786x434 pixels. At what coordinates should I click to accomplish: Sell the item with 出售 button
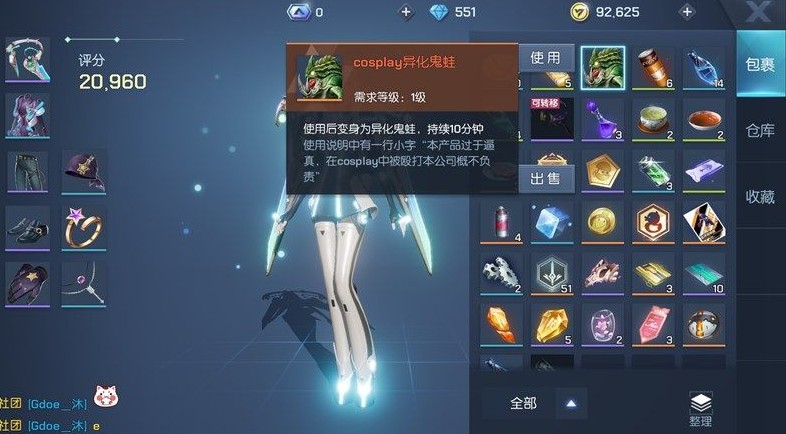point(545,178)
